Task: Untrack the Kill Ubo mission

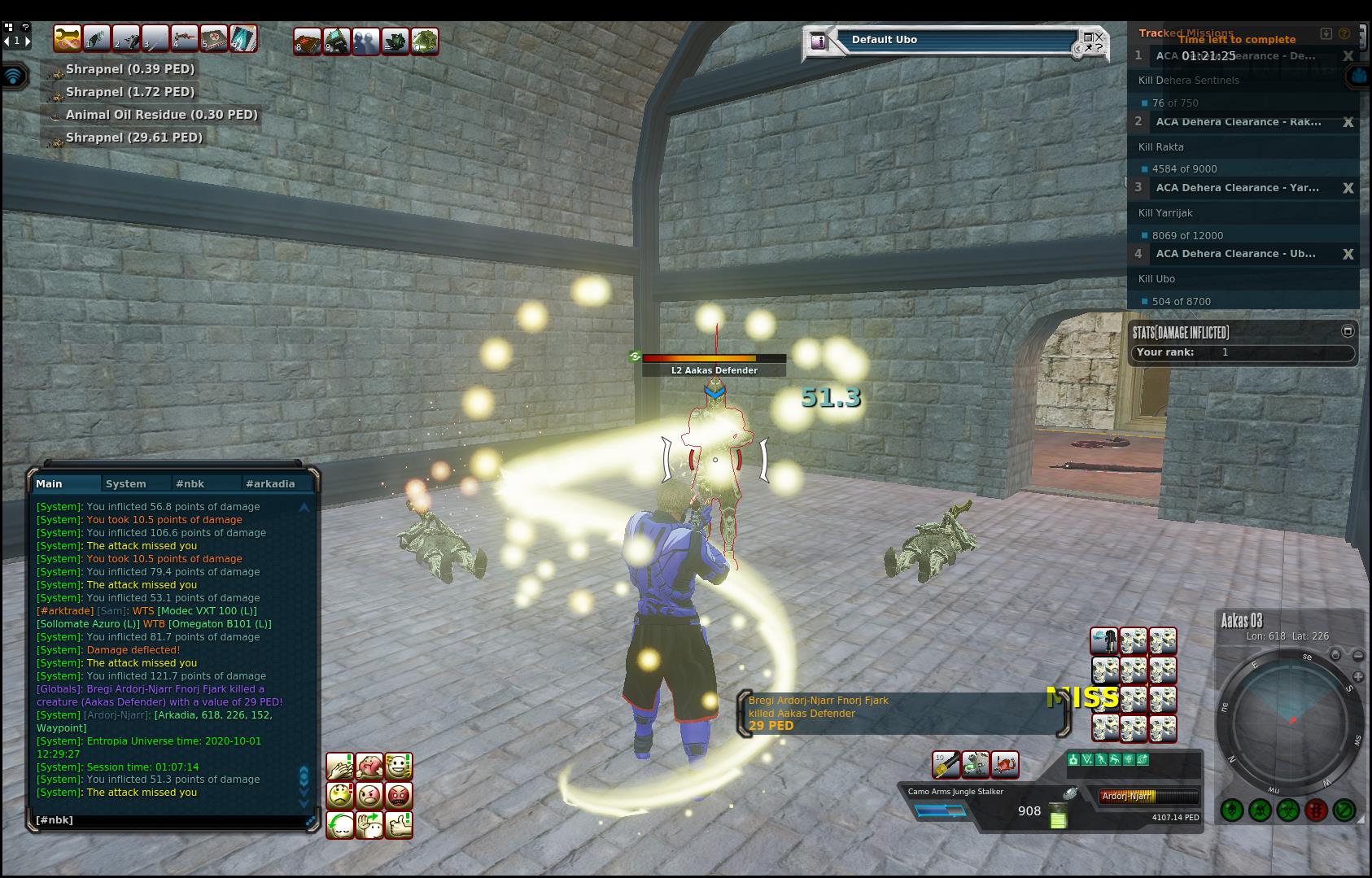Action: click(x=1348, y=254)
